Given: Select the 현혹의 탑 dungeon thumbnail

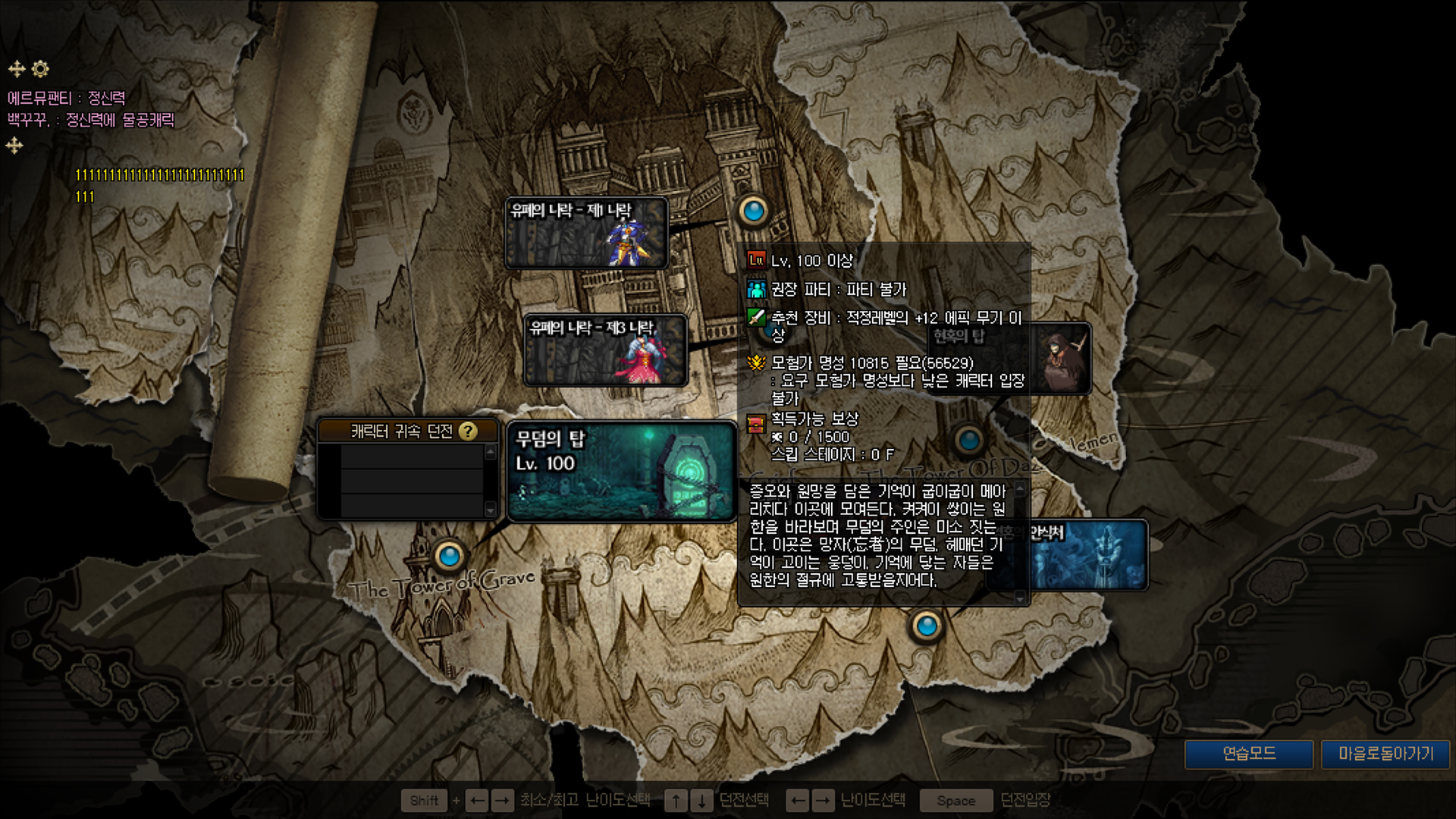Looking at the screenshot, I should tap(1062, 359).
